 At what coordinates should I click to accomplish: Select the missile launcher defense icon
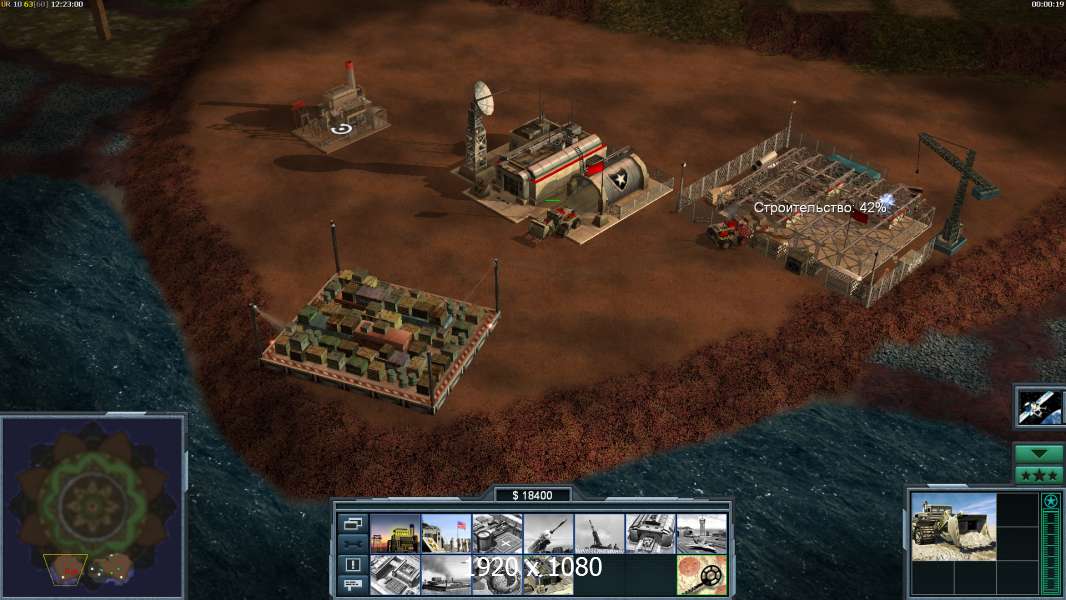548,533
